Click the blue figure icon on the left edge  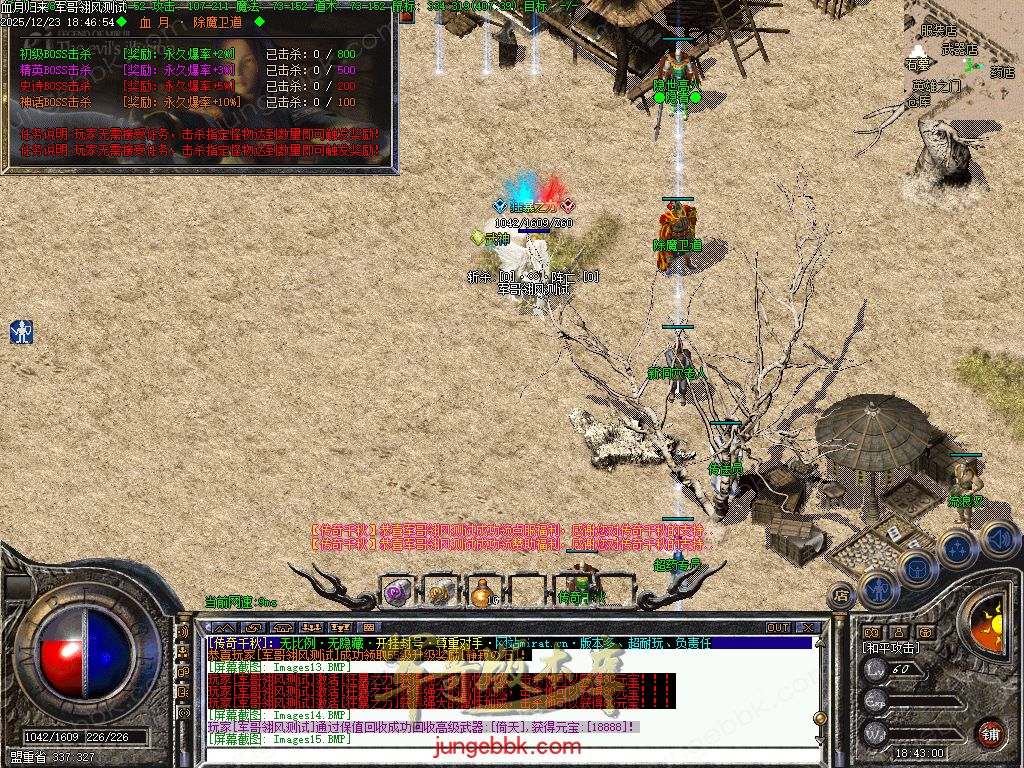click(x=21, y=332)
